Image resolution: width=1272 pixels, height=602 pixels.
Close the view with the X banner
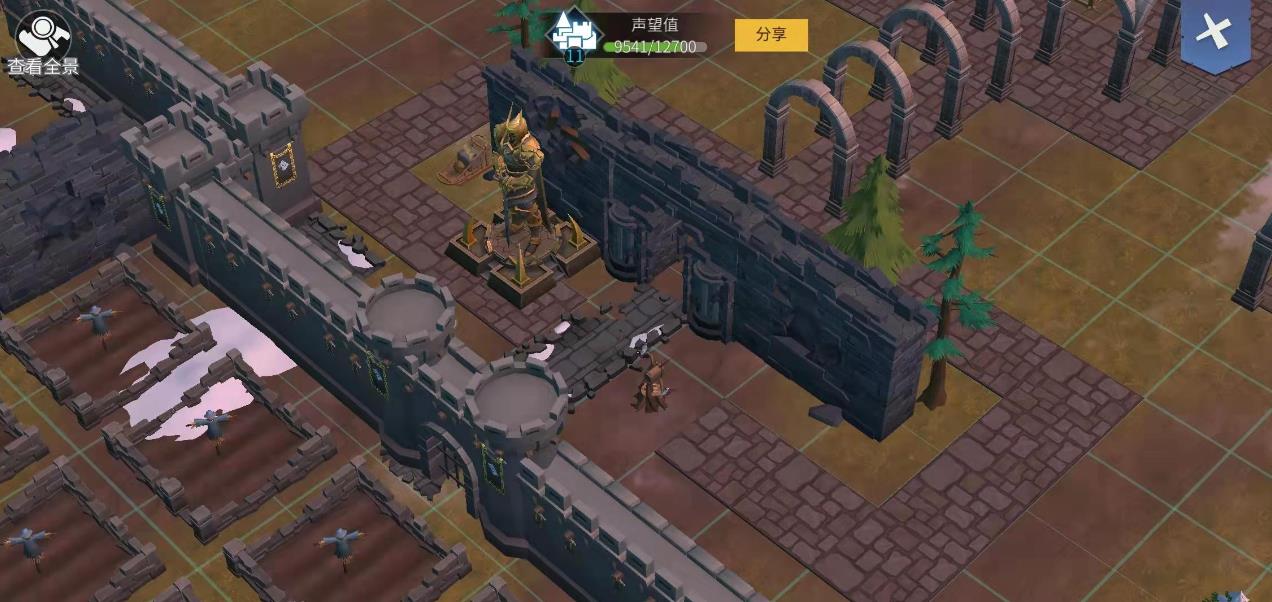click(1214, 33)
